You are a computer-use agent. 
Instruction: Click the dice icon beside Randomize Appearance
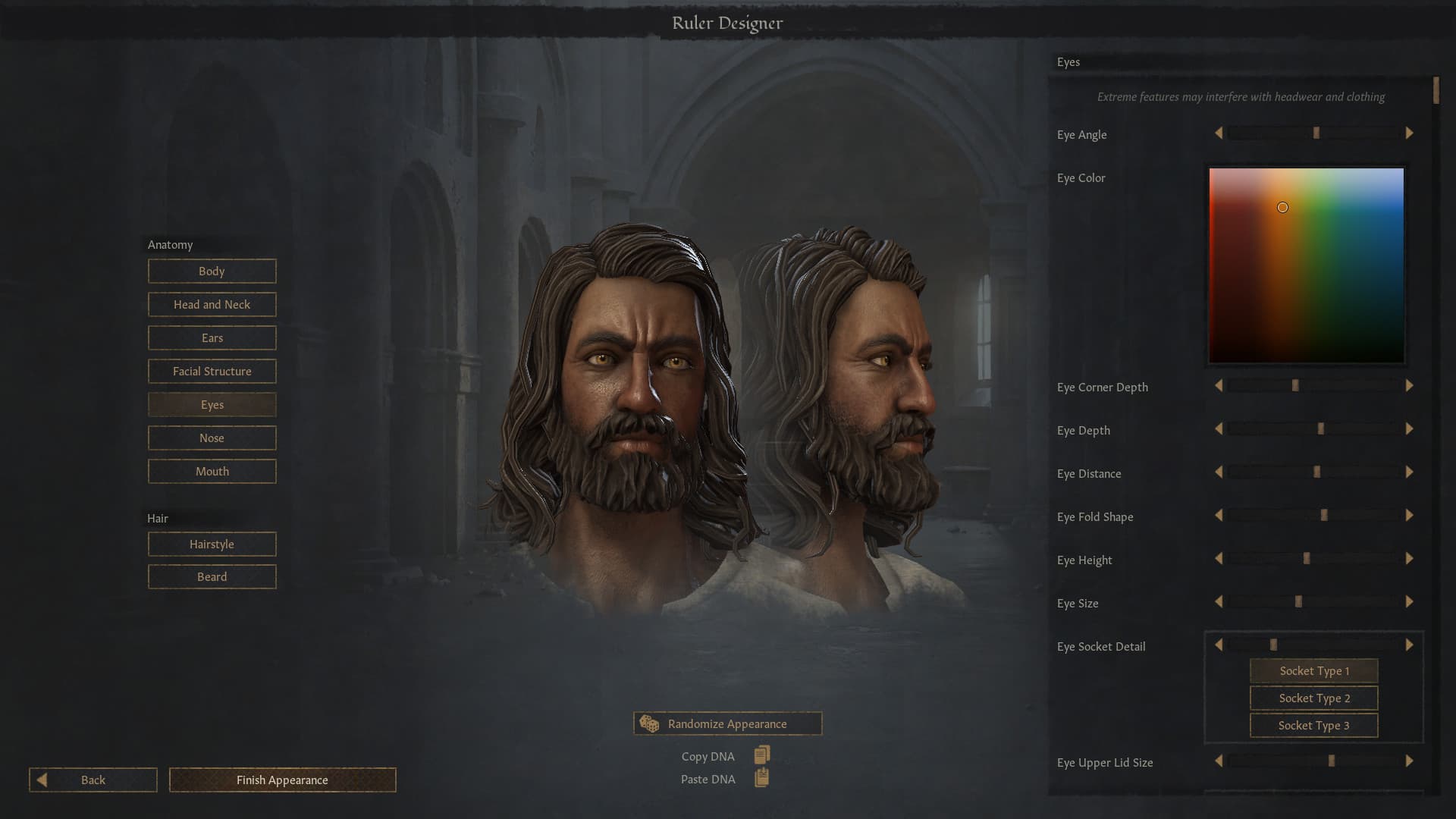pos(651,724)
